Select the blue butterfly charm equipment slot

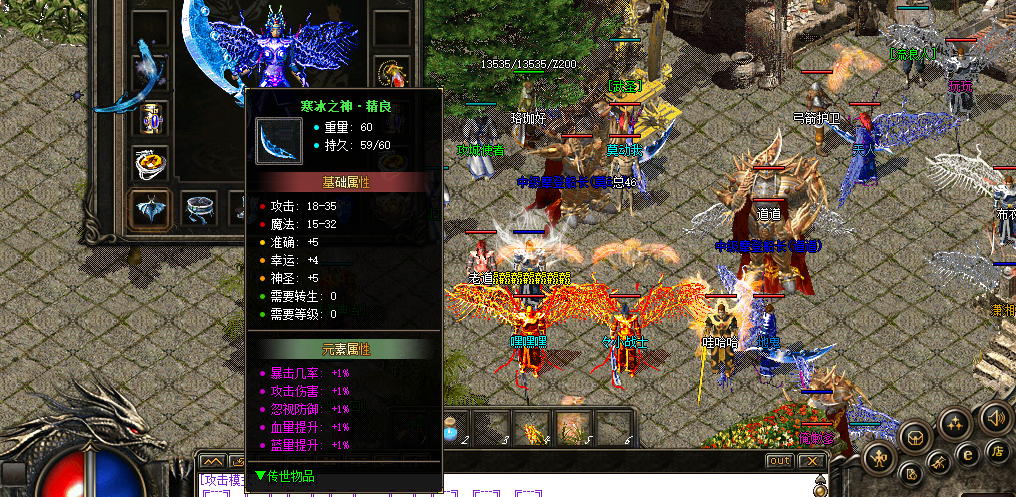150,209
